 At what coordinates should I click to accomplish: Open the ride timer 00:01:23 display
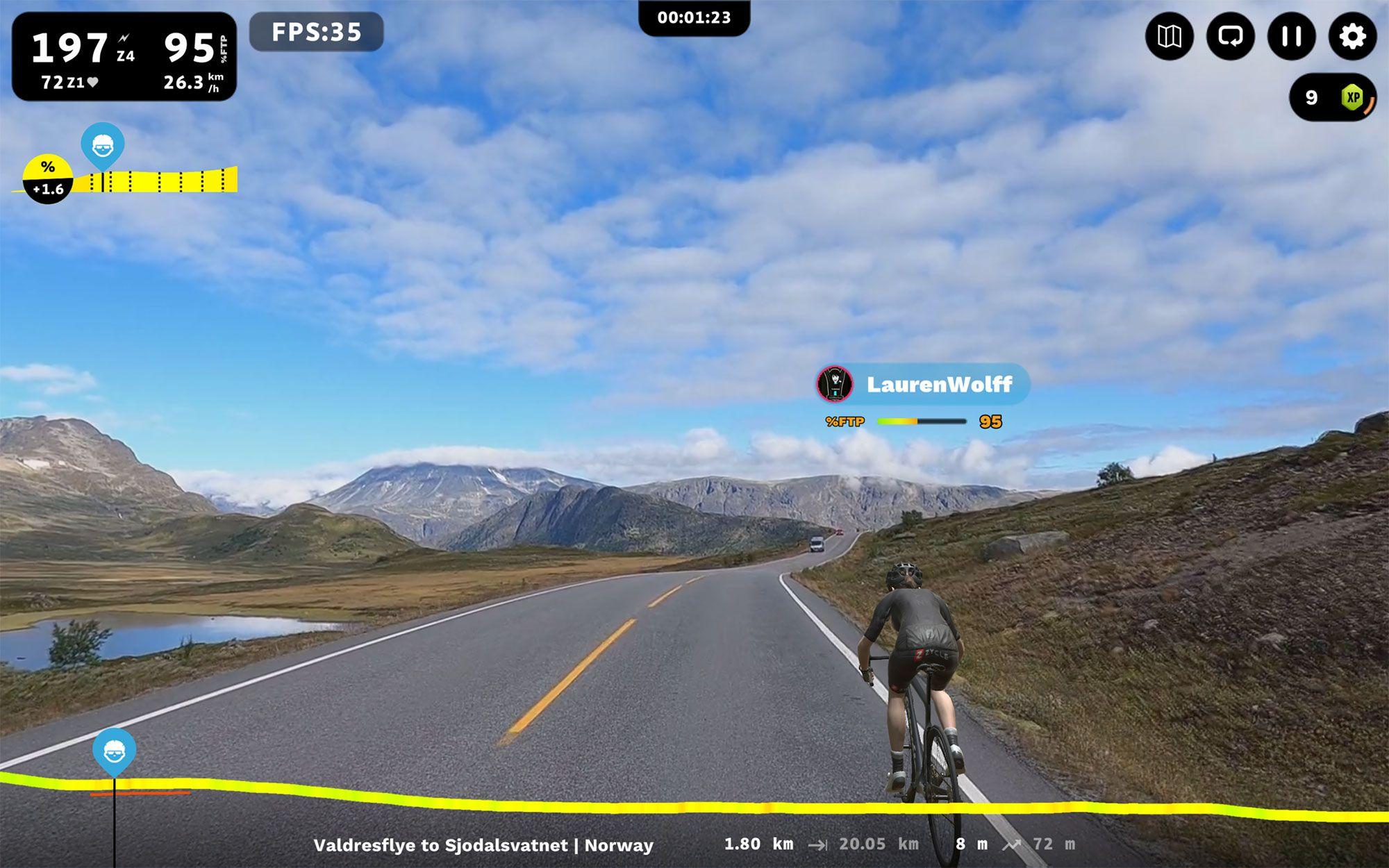point(694,18)
